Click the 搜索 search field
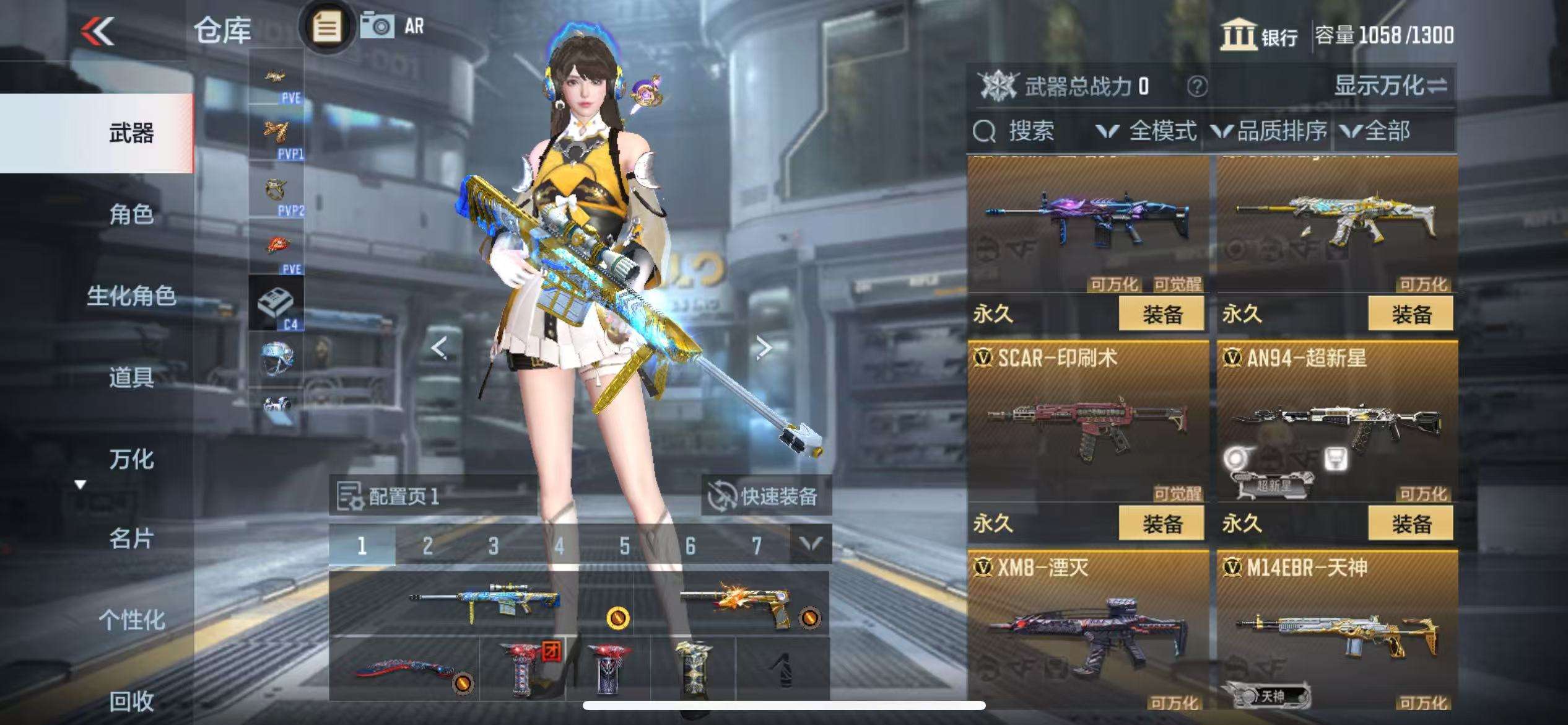This screenshot has height=725, width=1568. coord(1030,131)
